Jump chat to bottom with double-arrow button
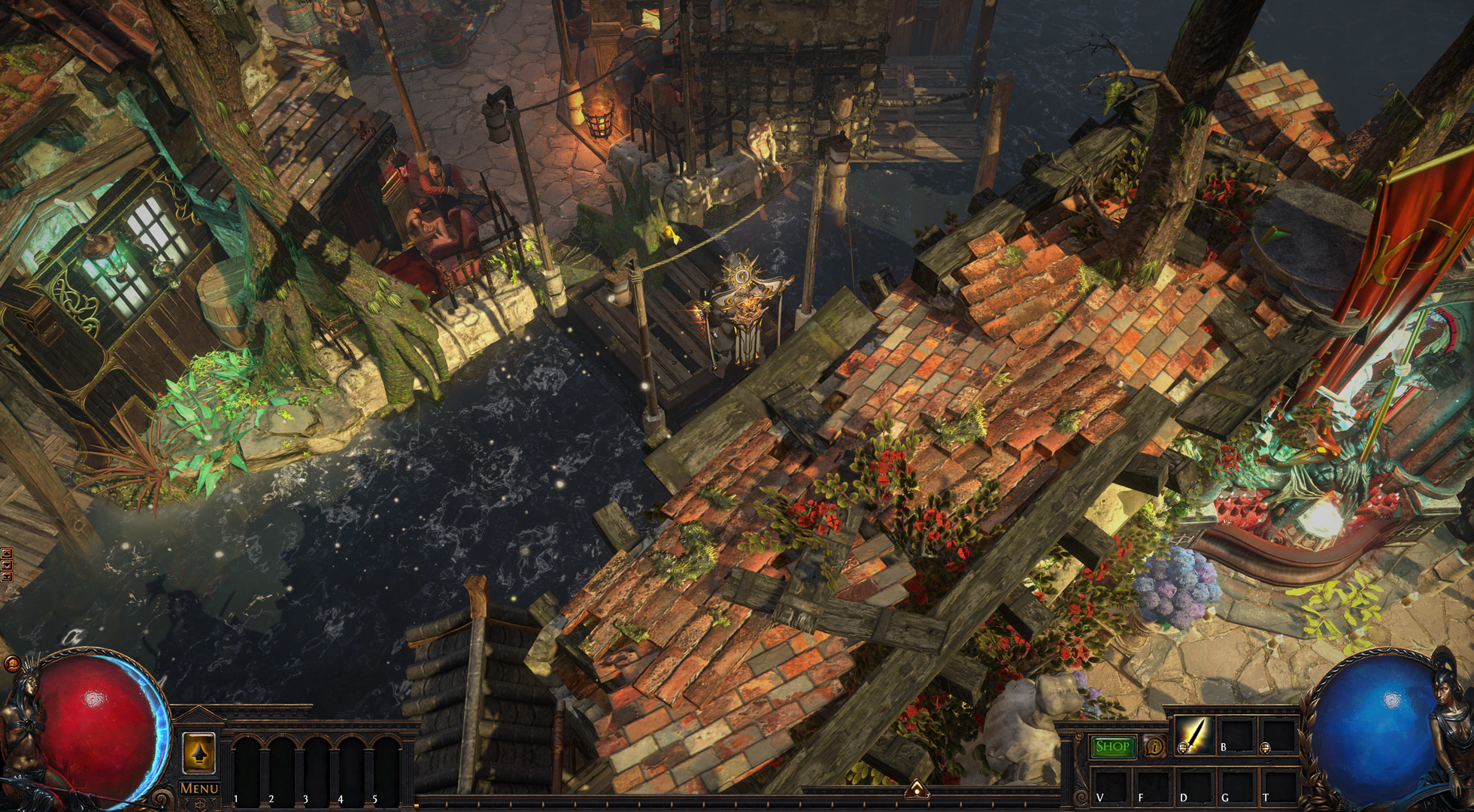 click(x=7, y=577)
